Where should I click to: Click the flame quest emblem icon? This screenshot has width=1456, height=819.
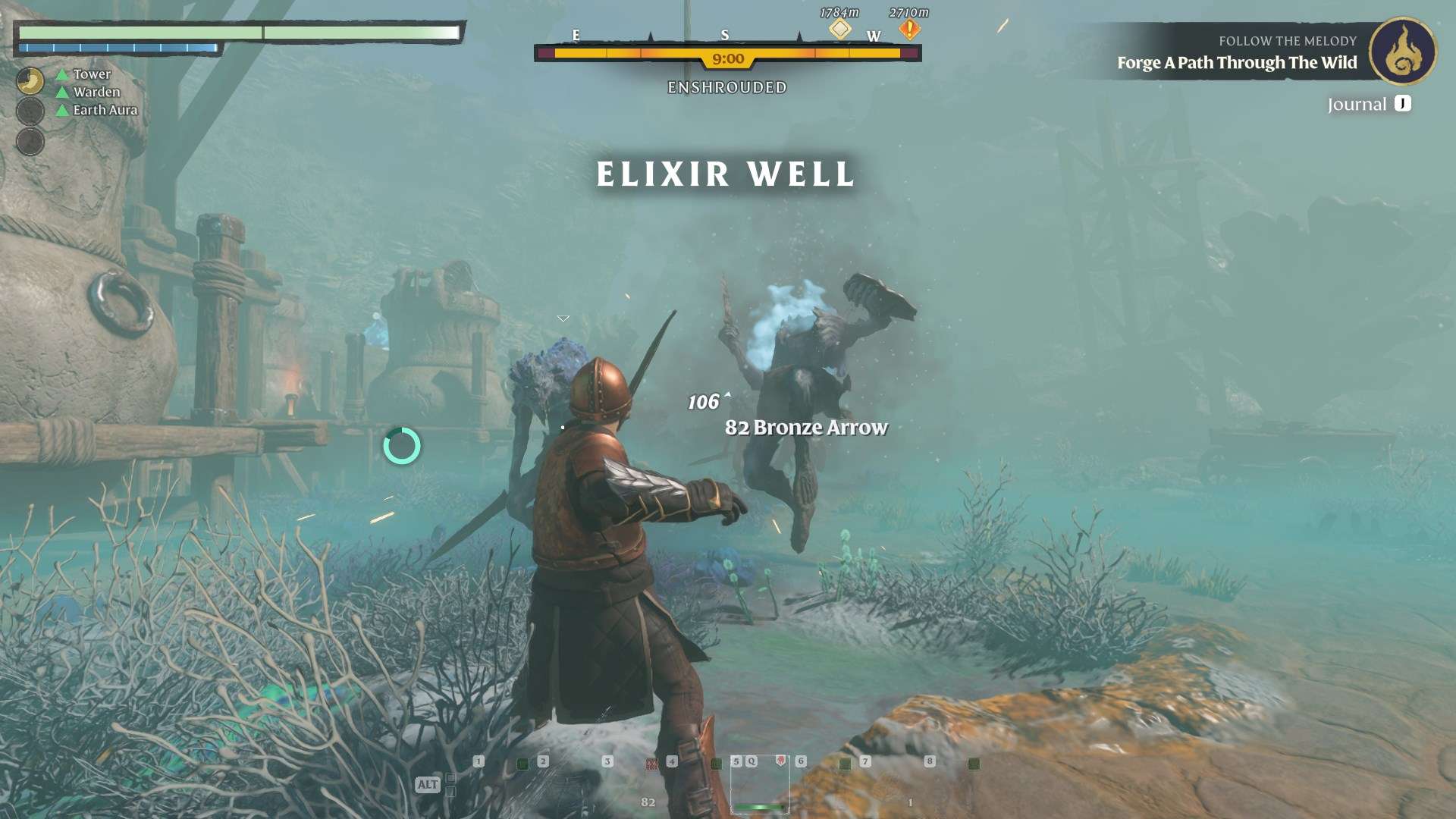tap(1403, 52)
